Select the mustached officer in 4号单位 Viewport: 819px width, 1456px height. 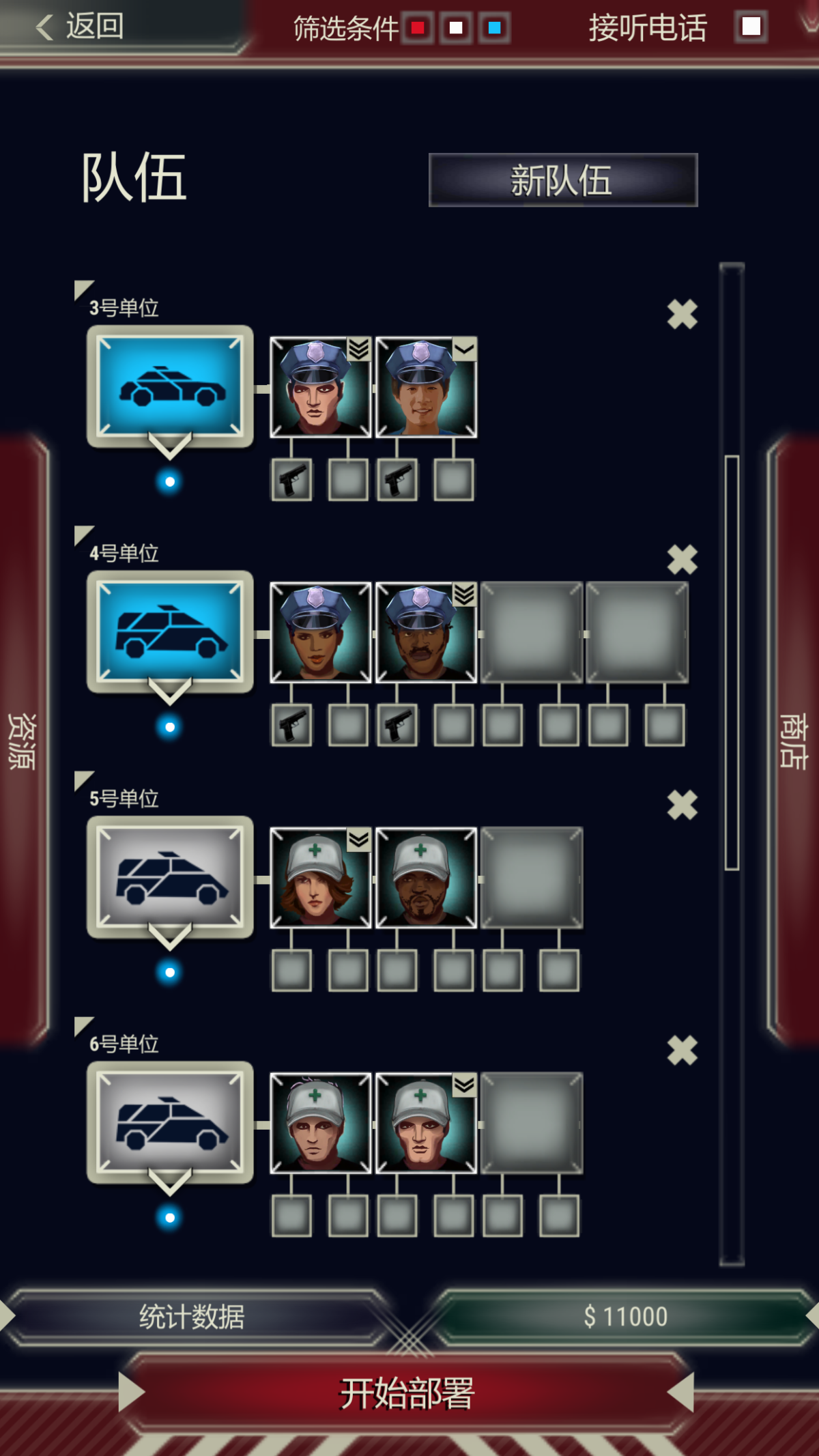coord(425,633)
